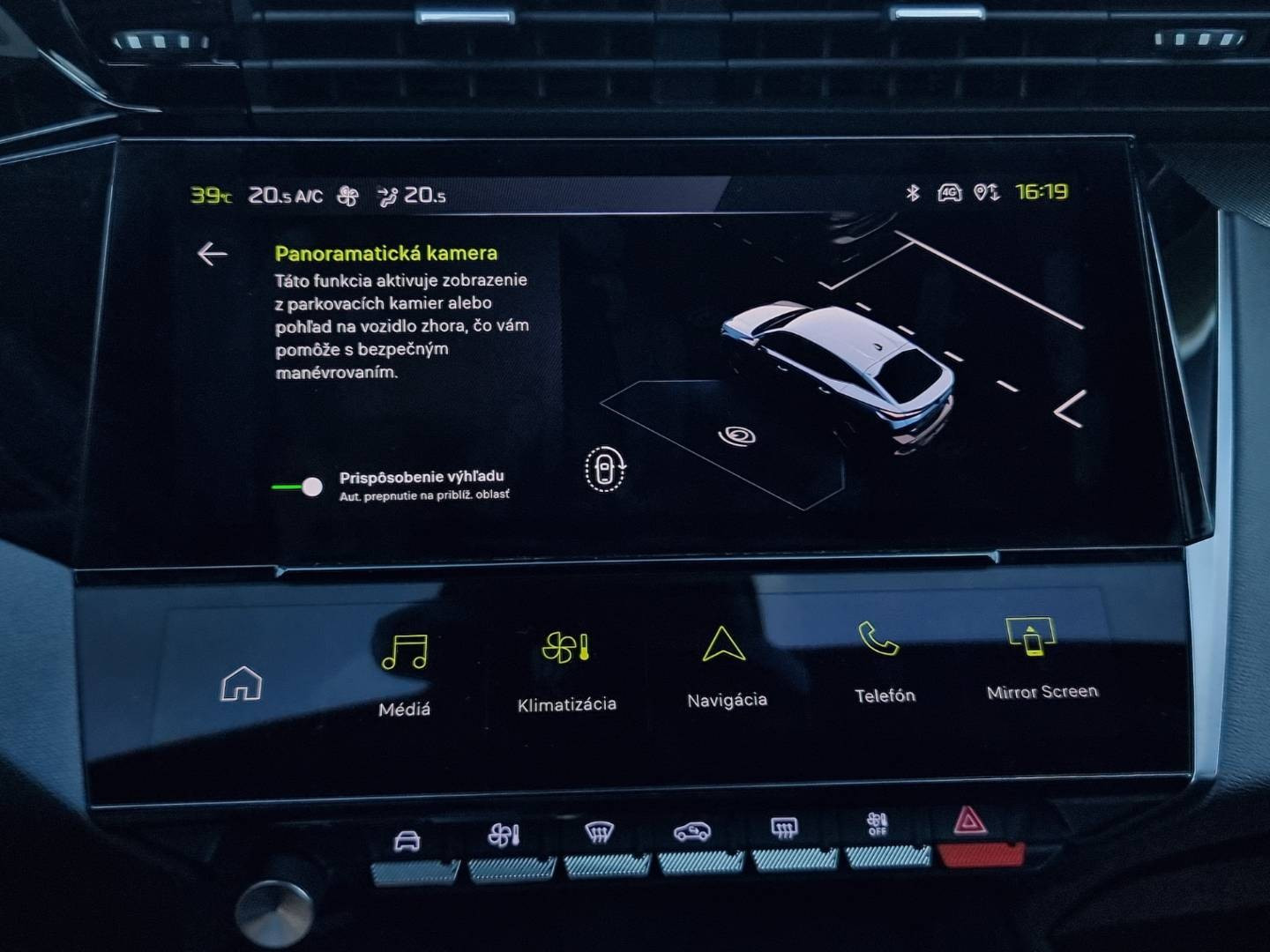Launch Navigácia from the shortcut bar
Image resolution: width=1270 pixels, height=952 pixels.
pyautogui.click(x=725, y=666)
